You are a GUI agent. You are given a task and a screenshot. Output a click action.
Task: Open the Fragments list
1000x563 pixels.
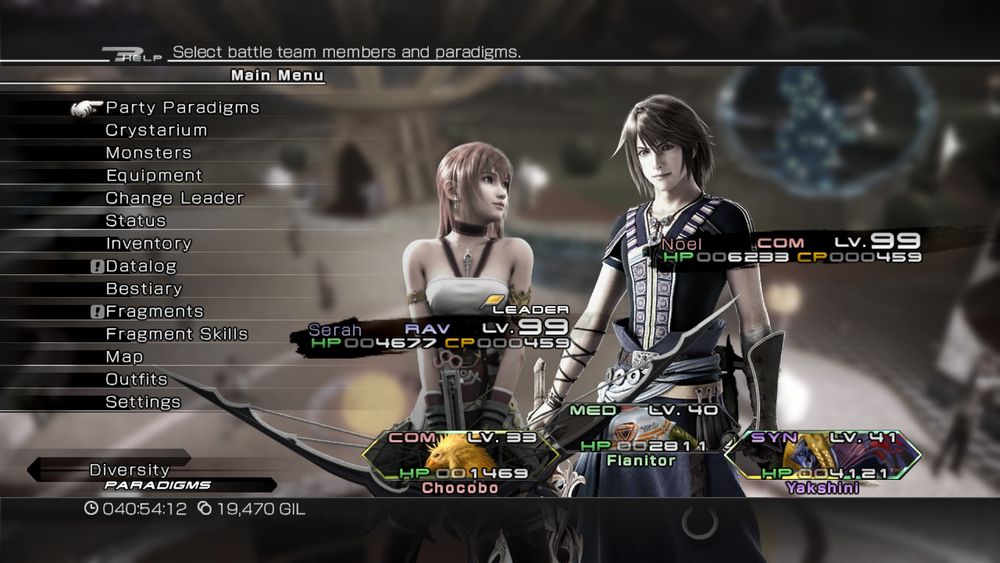[x=154, y=312]
